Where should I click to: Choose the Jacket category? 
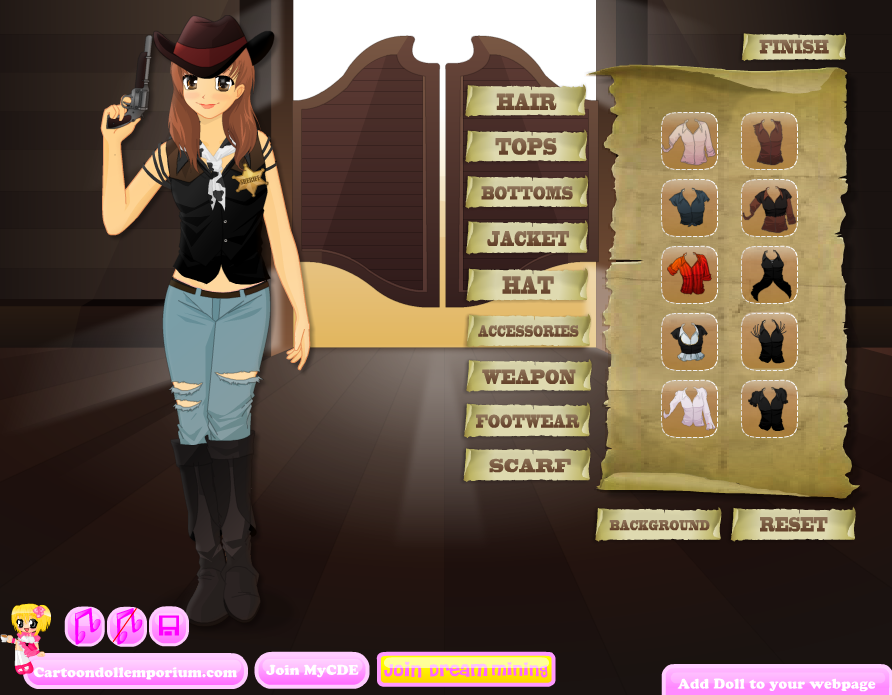click(527, 239)
